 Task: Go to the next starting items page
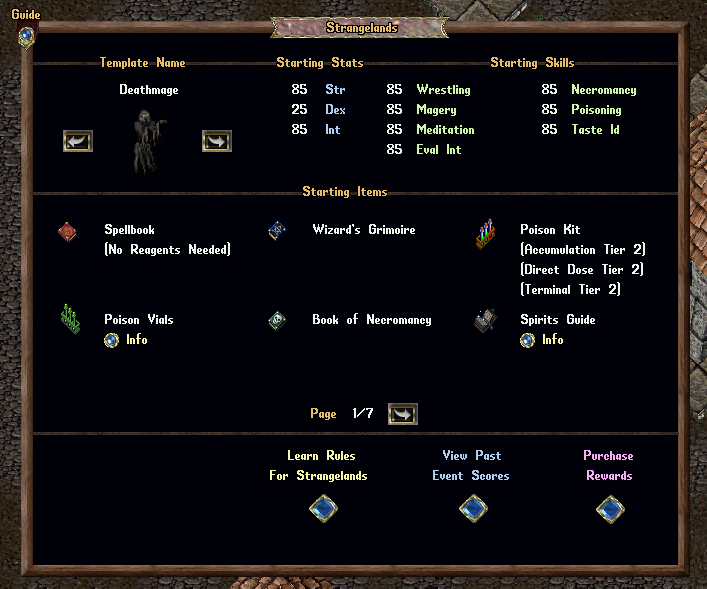[x=402, y=414]
